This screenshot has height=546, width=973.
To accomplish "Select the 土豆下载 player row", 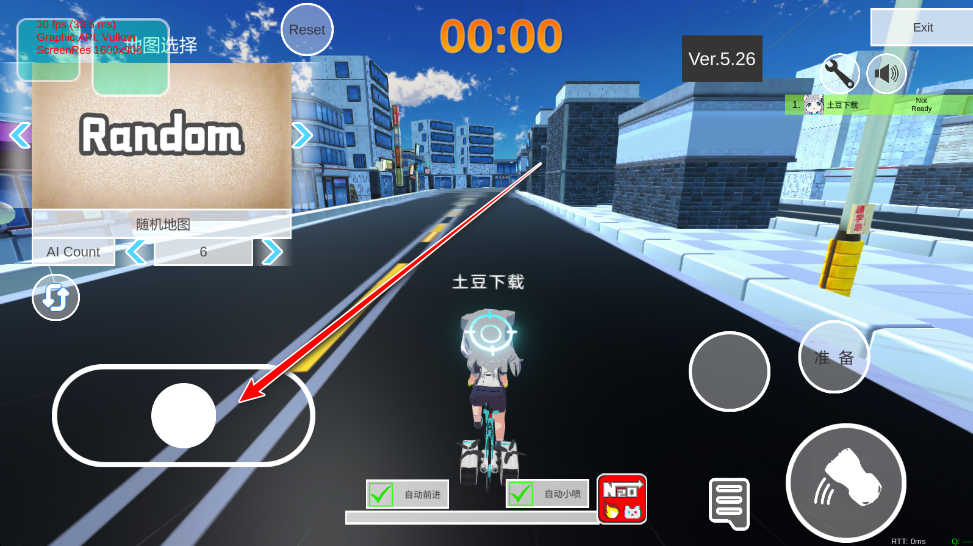I will (878, 104).
